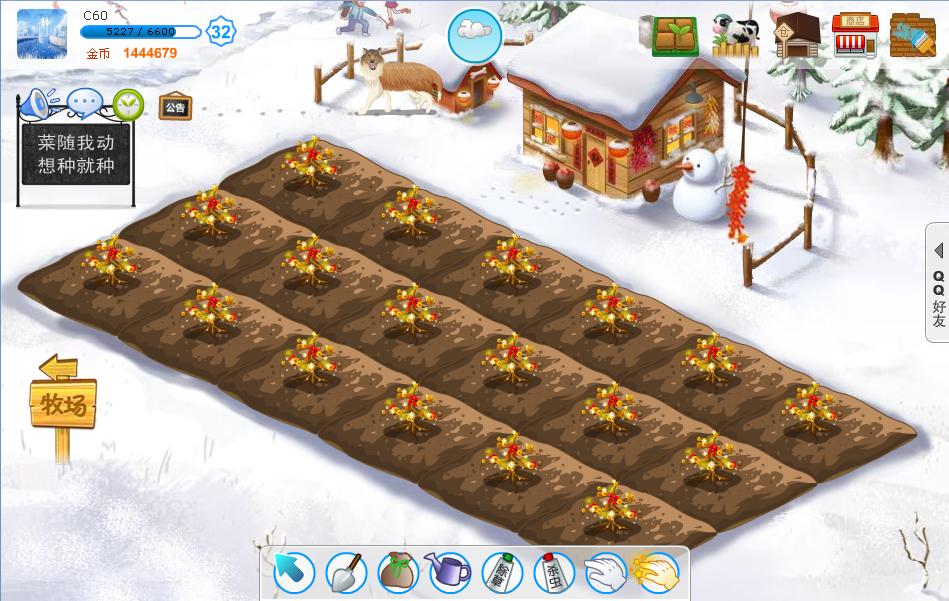Click the player avatar picture
Screen dimensions: 949x601
click(x=42, y=34)
